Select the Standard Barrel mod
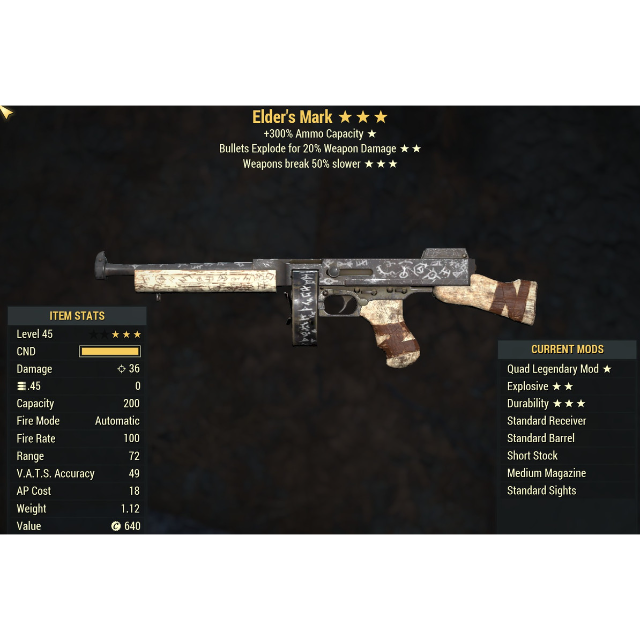 pyautogui.click(x=540, y=438)
